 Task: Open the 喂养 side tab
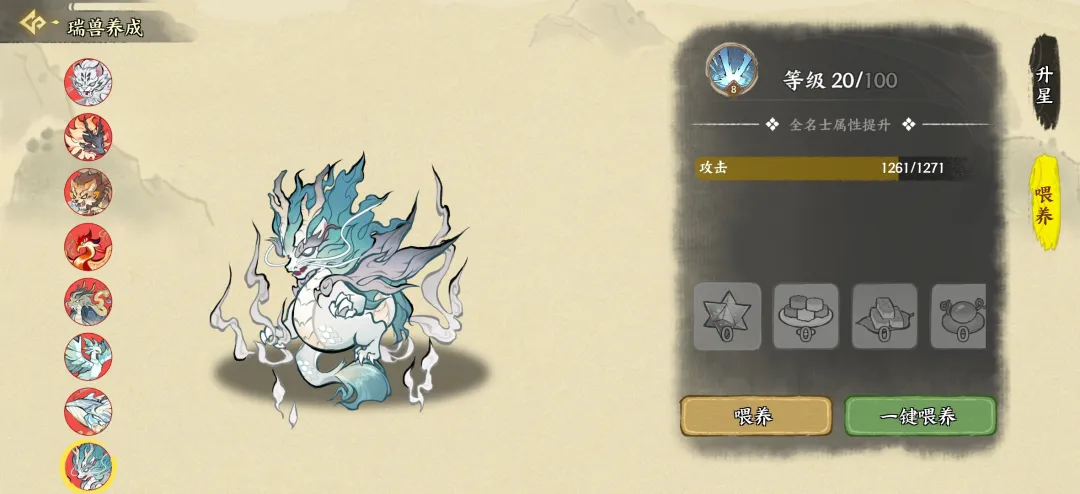point(1044,203)
